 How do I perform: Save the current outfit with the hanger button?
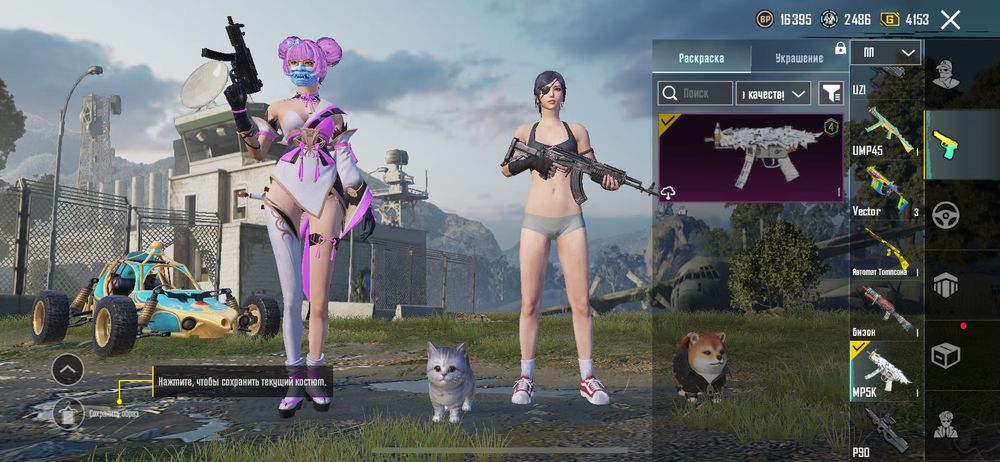pyautogui.click(x=68, y=411)
